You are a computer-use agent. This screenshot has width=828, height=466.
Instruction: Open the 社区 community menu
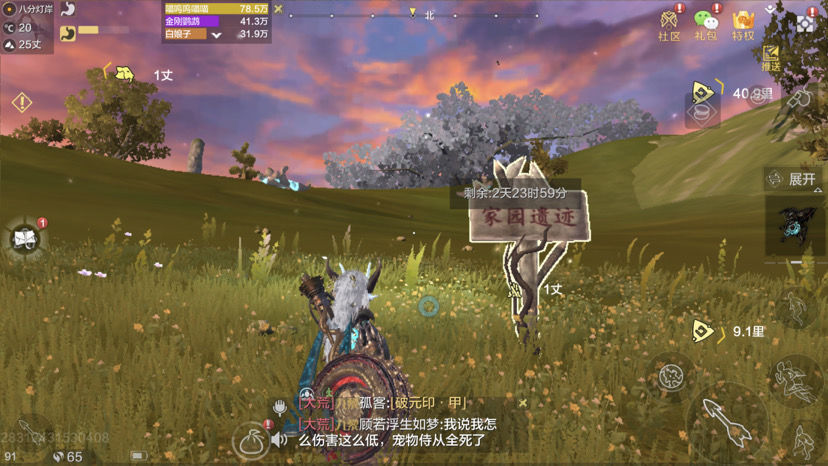click(x=668, y=24)
